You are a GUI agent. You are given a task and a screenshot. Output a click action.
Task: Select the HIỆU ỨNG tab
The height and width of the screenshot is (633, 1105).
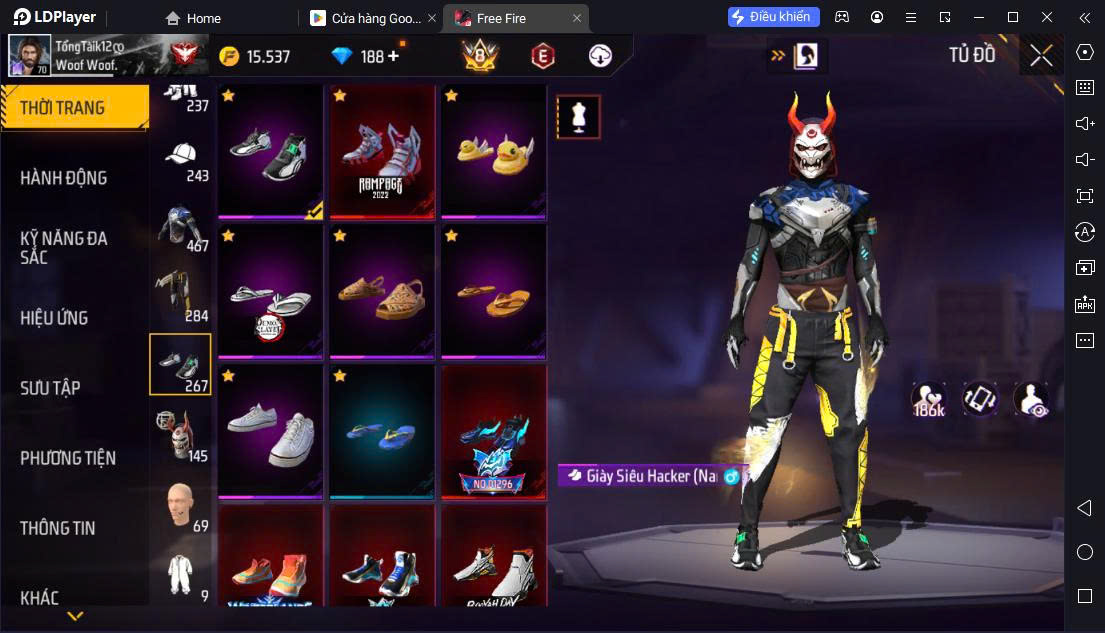54,318
